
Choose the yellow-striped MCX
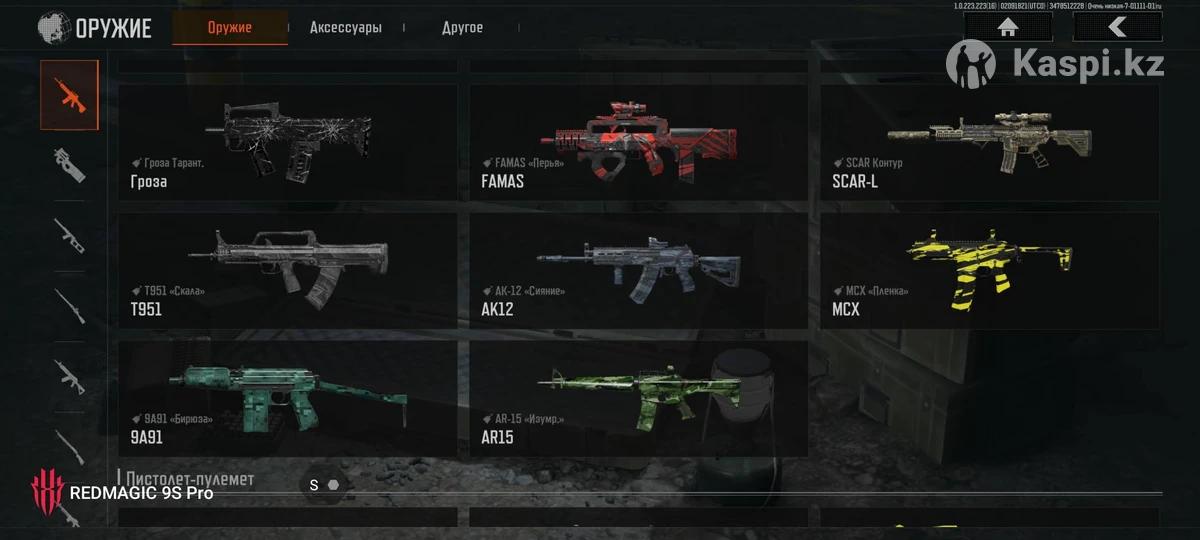pyautogui.click(x=989, y=270)
